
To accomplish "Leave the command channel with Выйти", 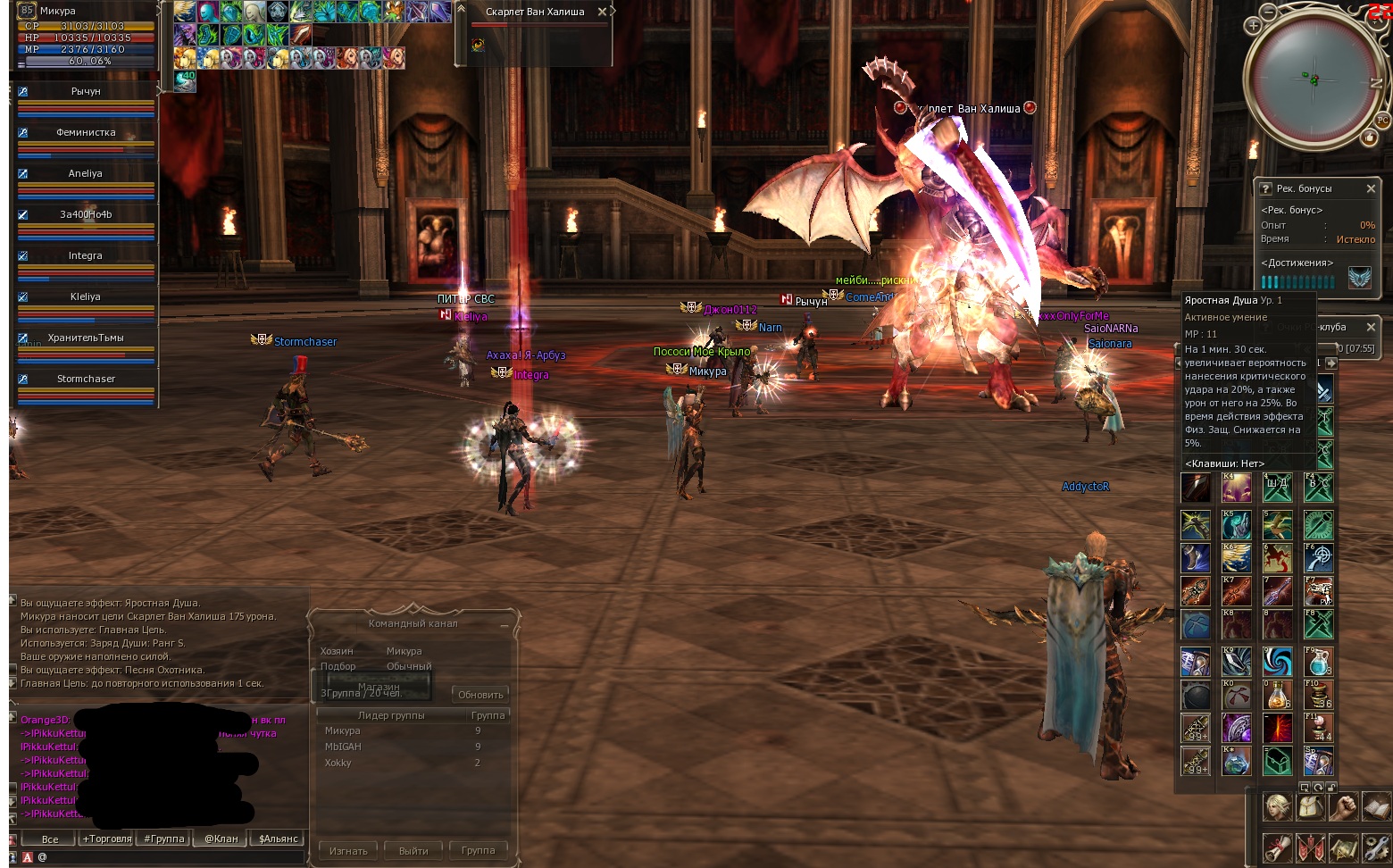I will [x=413, y=851].
